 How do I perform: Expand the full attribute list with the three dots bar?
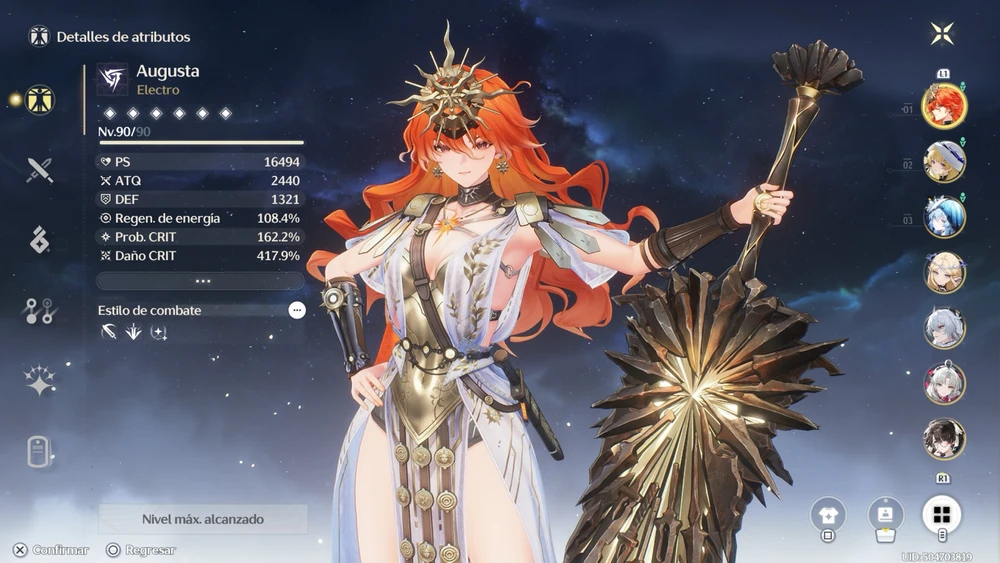coord(202,281)
